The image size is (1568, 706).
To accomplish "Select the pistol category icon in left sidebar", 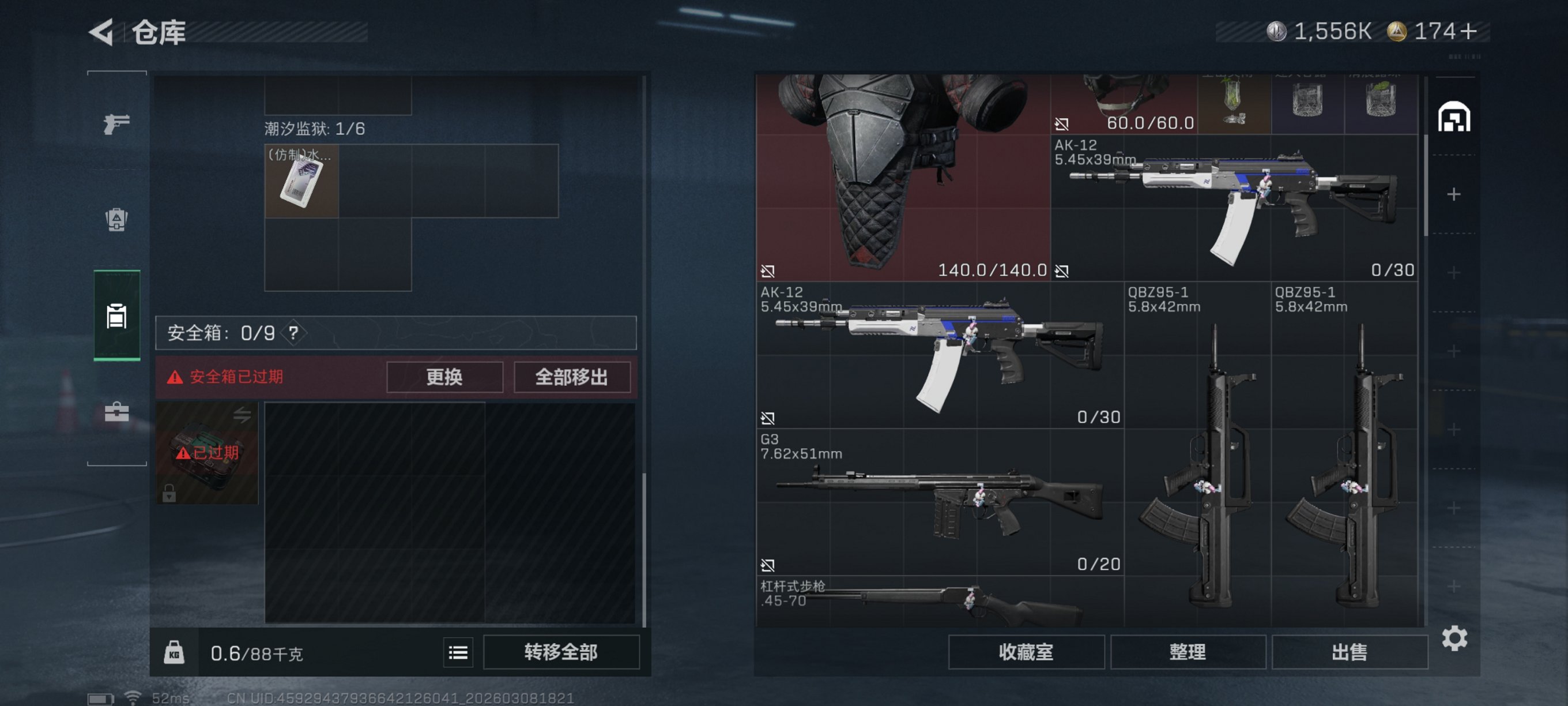I will [x=116, y=123].
